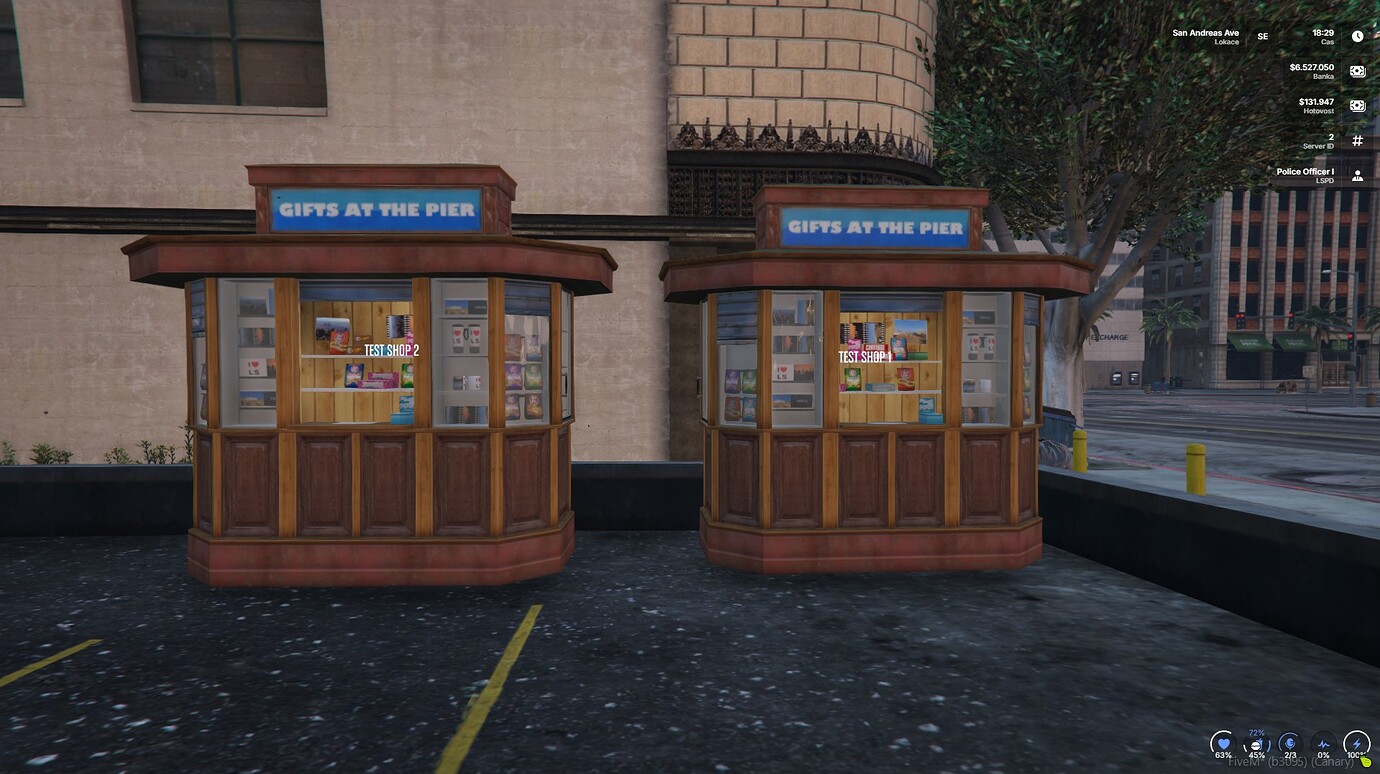1380x774 pixels.
Task: Click the clock icon beside the time
Action: (x=1357, y=35)
